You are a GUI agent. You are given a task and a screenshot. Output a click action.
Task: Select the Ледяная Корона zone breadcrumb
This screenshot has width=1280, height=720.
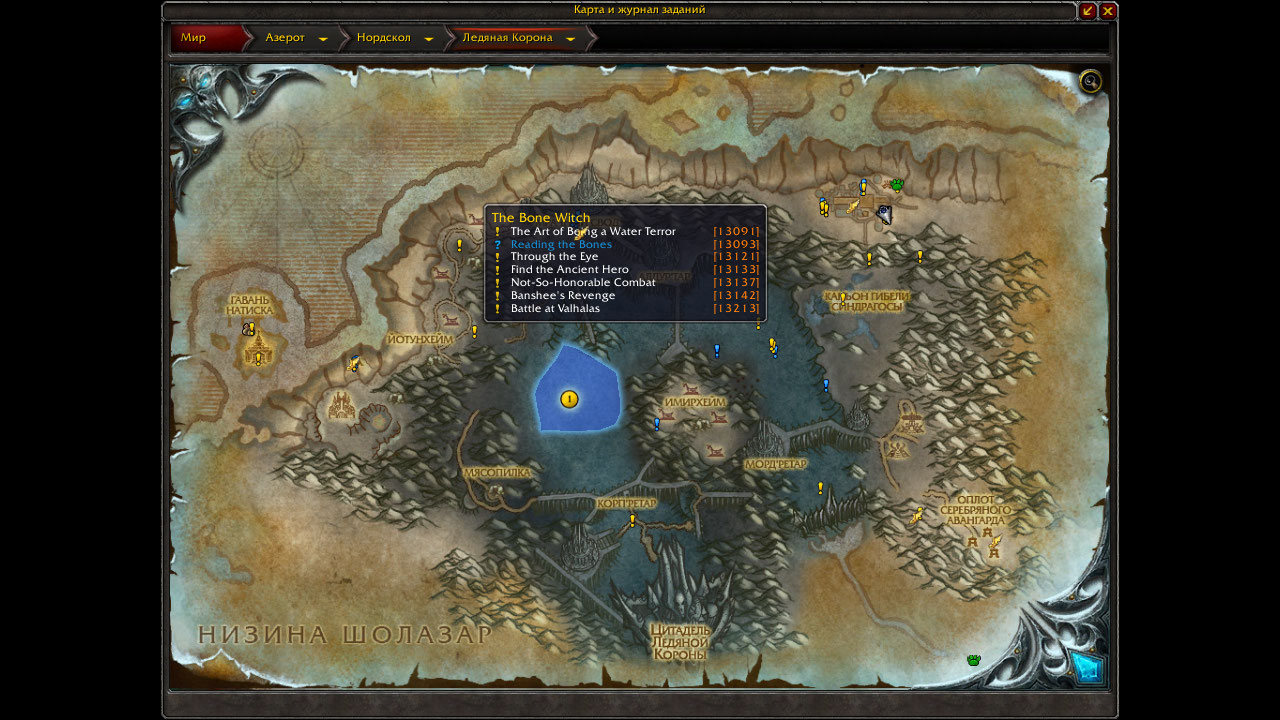[506, 38]
